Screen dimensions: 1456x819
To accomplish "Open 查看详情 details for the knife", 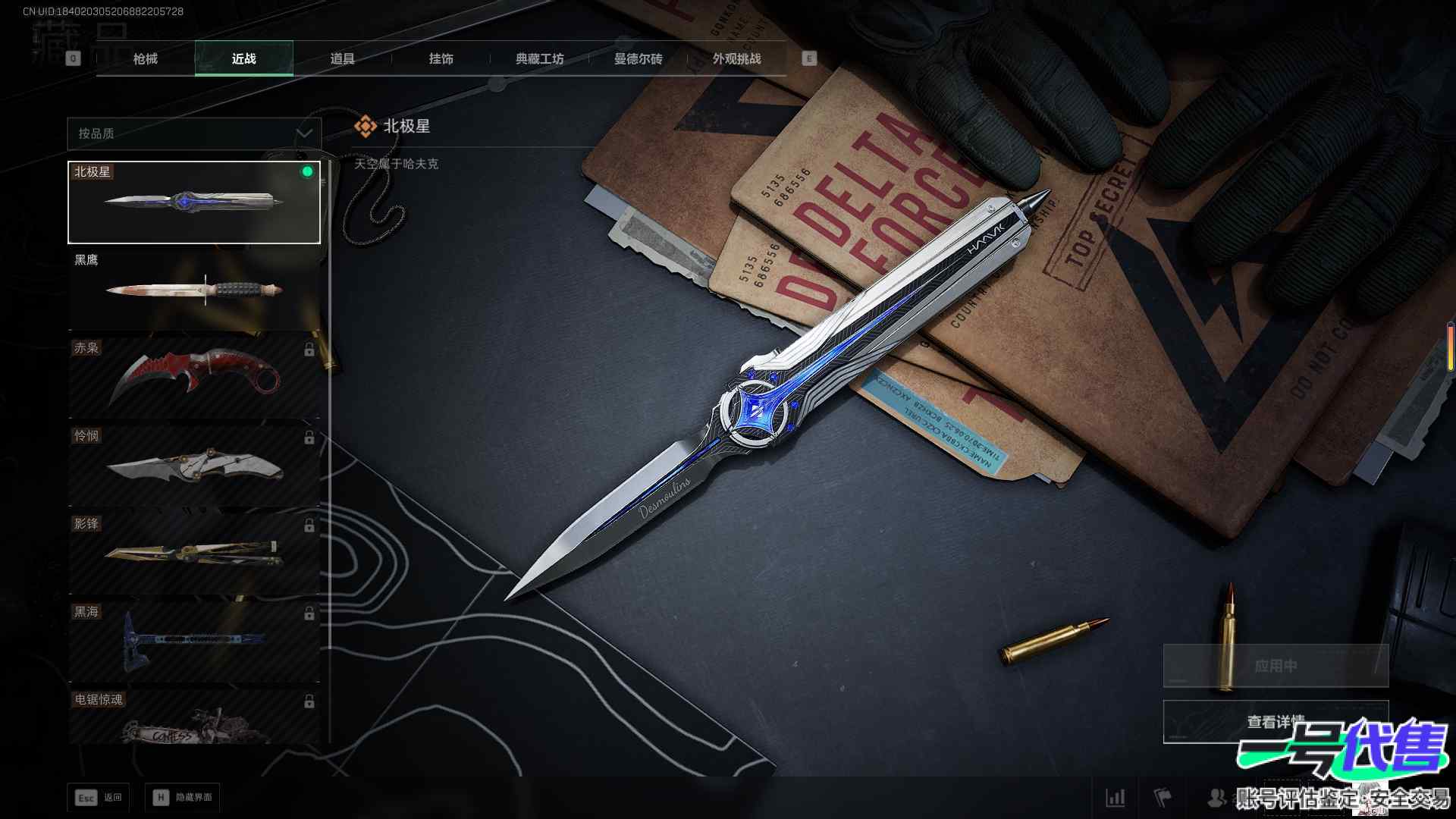I will [1276, 722].
